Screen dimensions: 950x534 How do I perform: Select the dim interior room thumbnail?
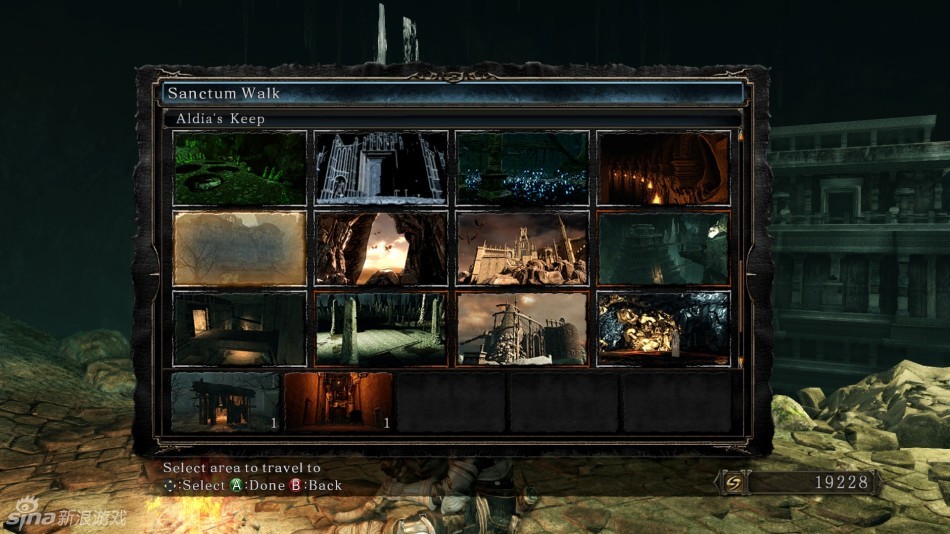point(239,328)
